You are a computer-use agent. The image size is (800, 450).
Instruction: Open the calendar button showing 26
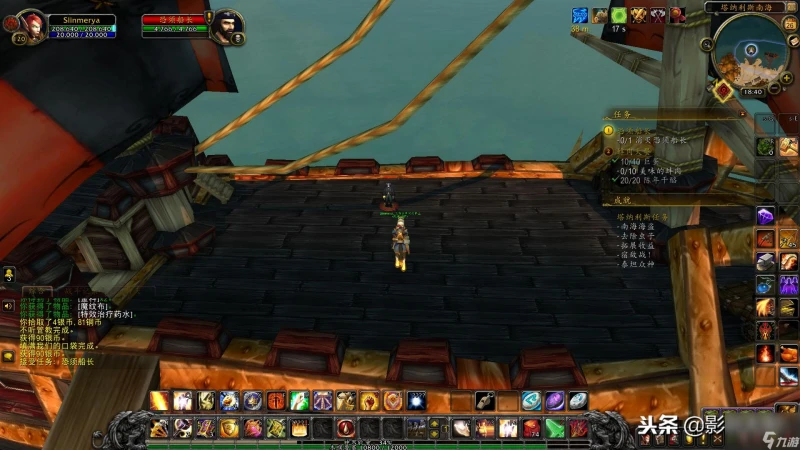pos(788,27)
